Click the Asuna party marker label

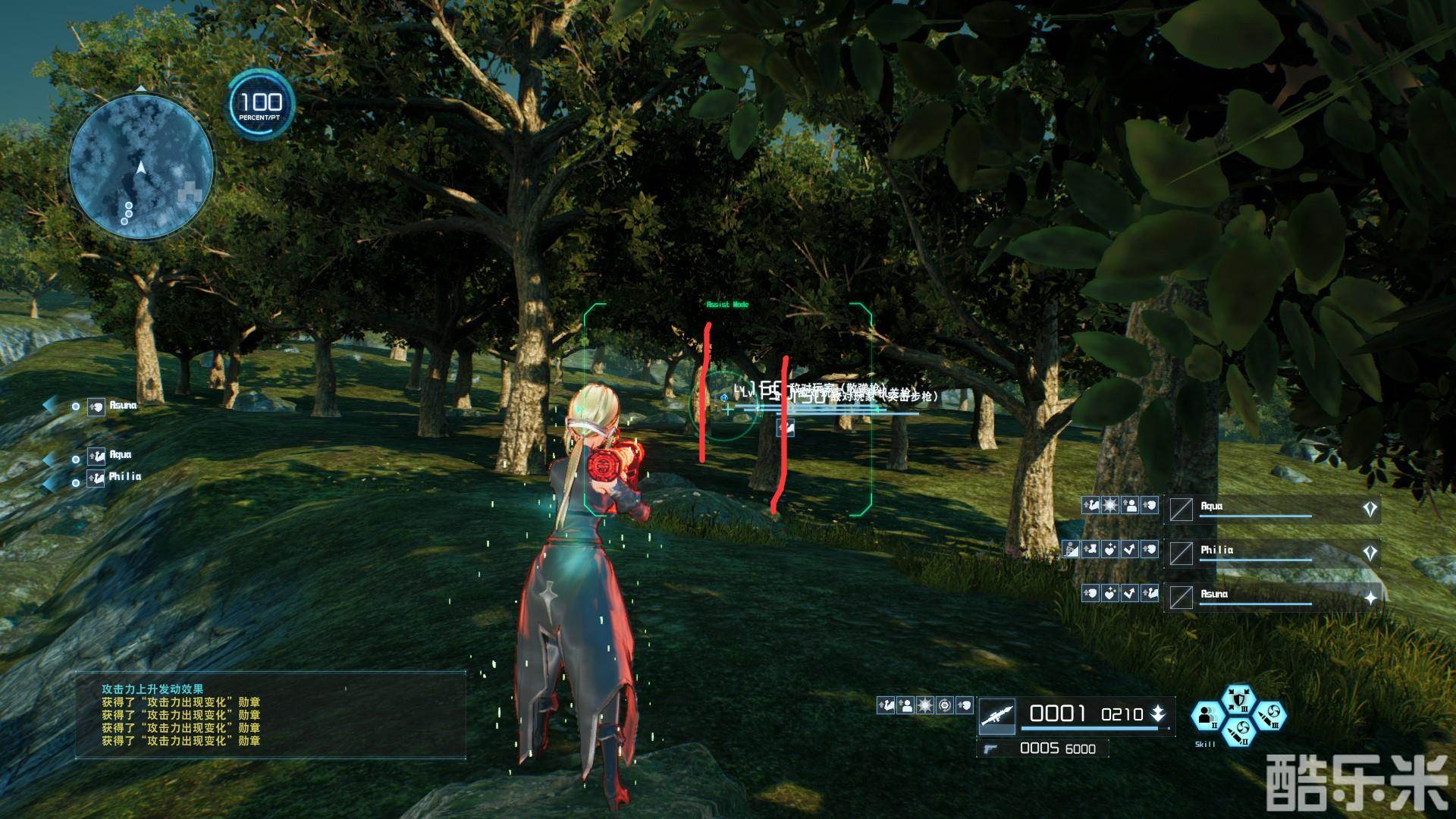(122, 406)
